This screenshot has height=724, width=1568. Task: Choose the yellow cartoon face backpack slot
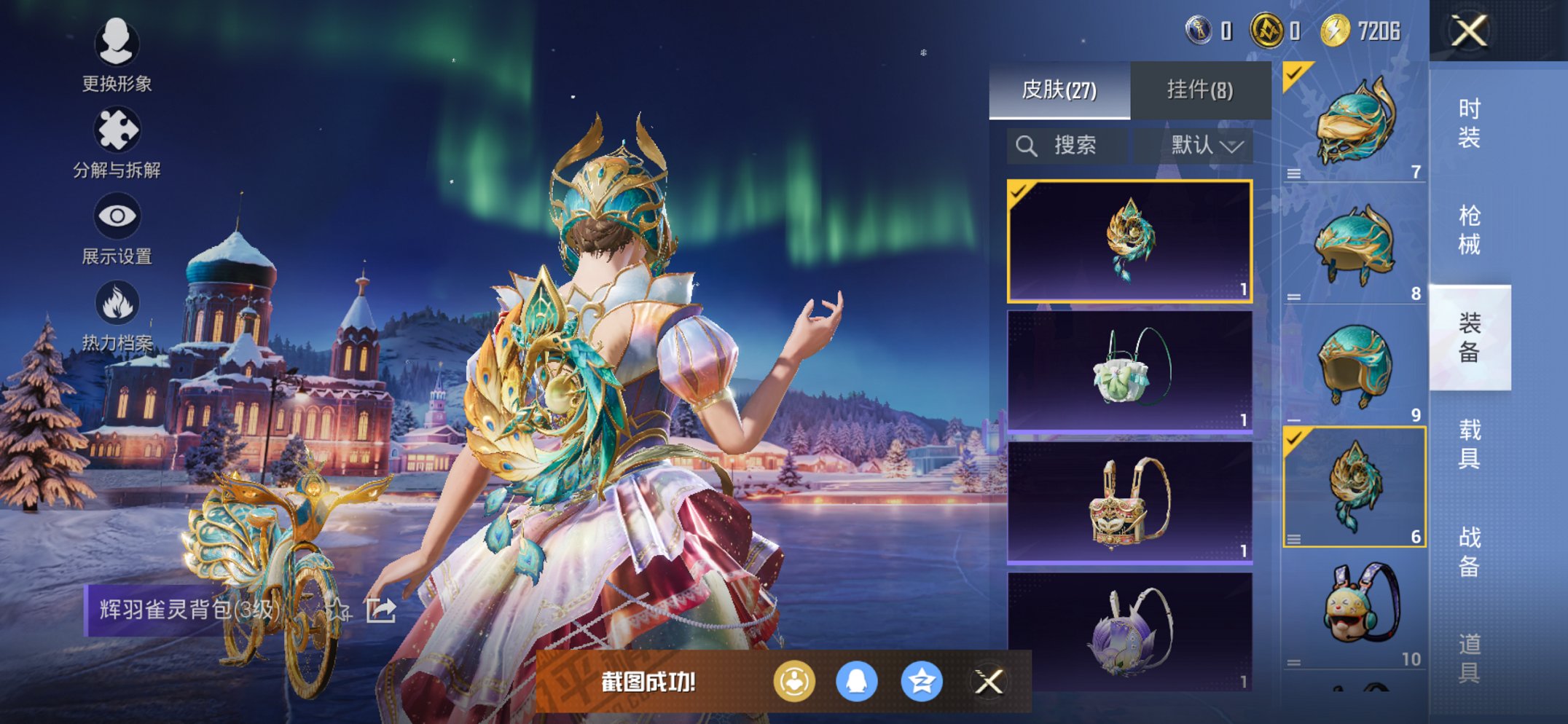click(x=1354, y=610)
